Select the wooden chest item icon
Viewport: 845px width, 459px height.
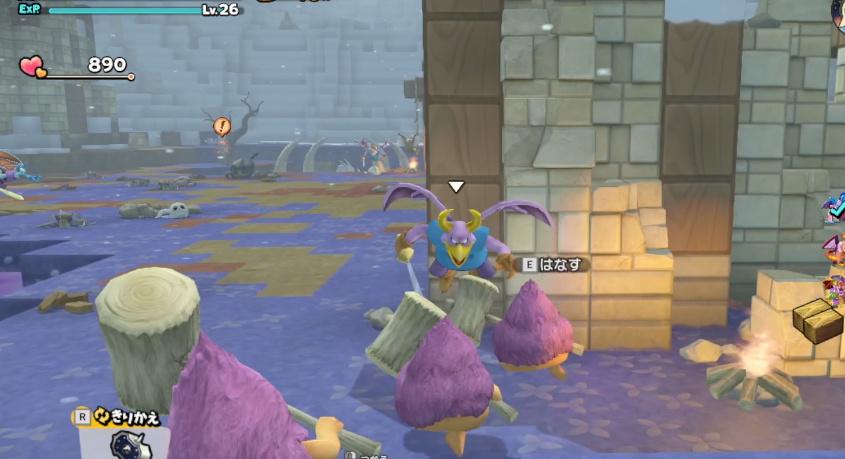[x=818, y=320]
